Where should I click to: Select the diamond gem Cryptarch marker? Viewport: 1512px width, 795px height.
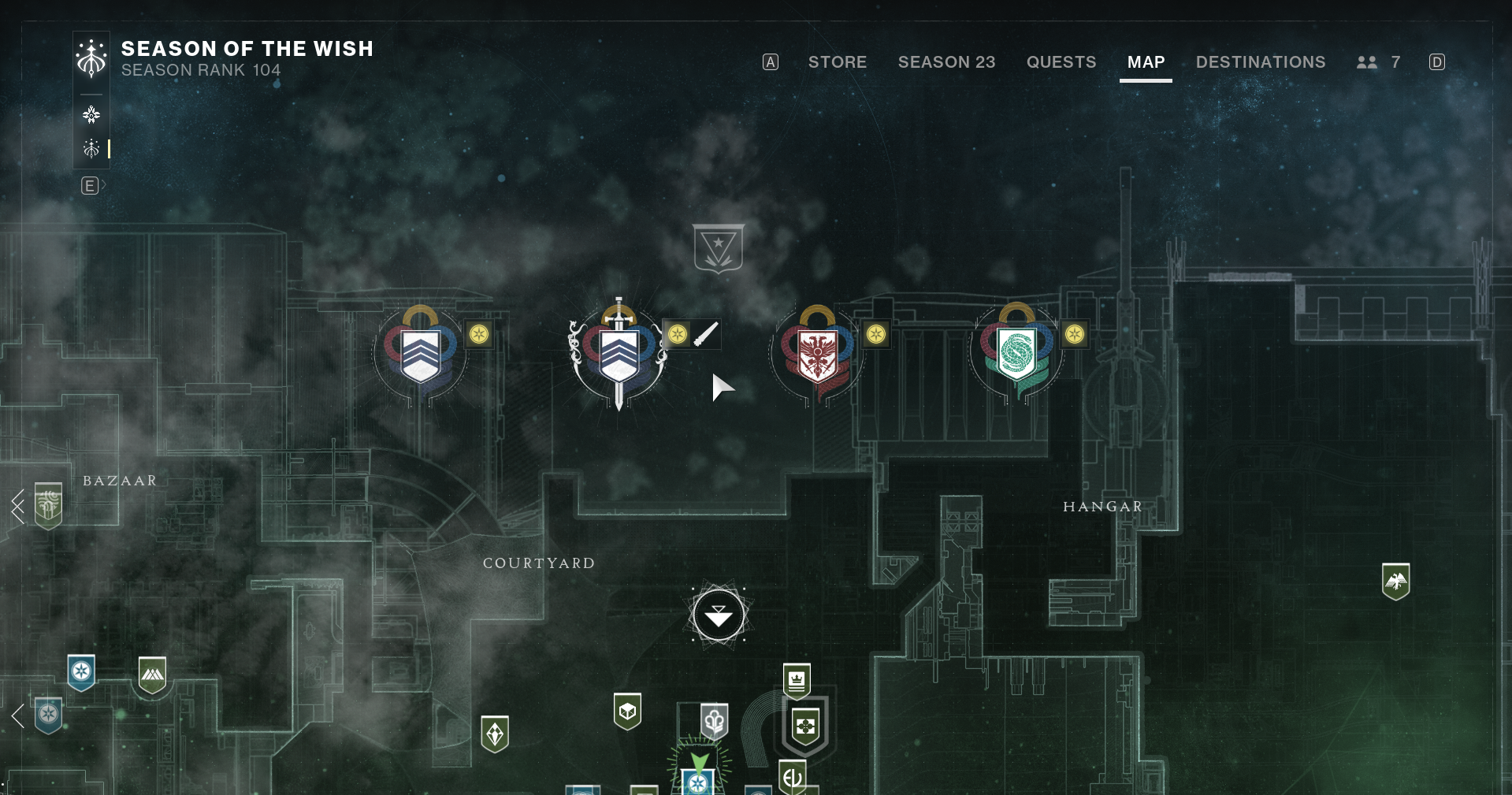[x=495, y=733]
